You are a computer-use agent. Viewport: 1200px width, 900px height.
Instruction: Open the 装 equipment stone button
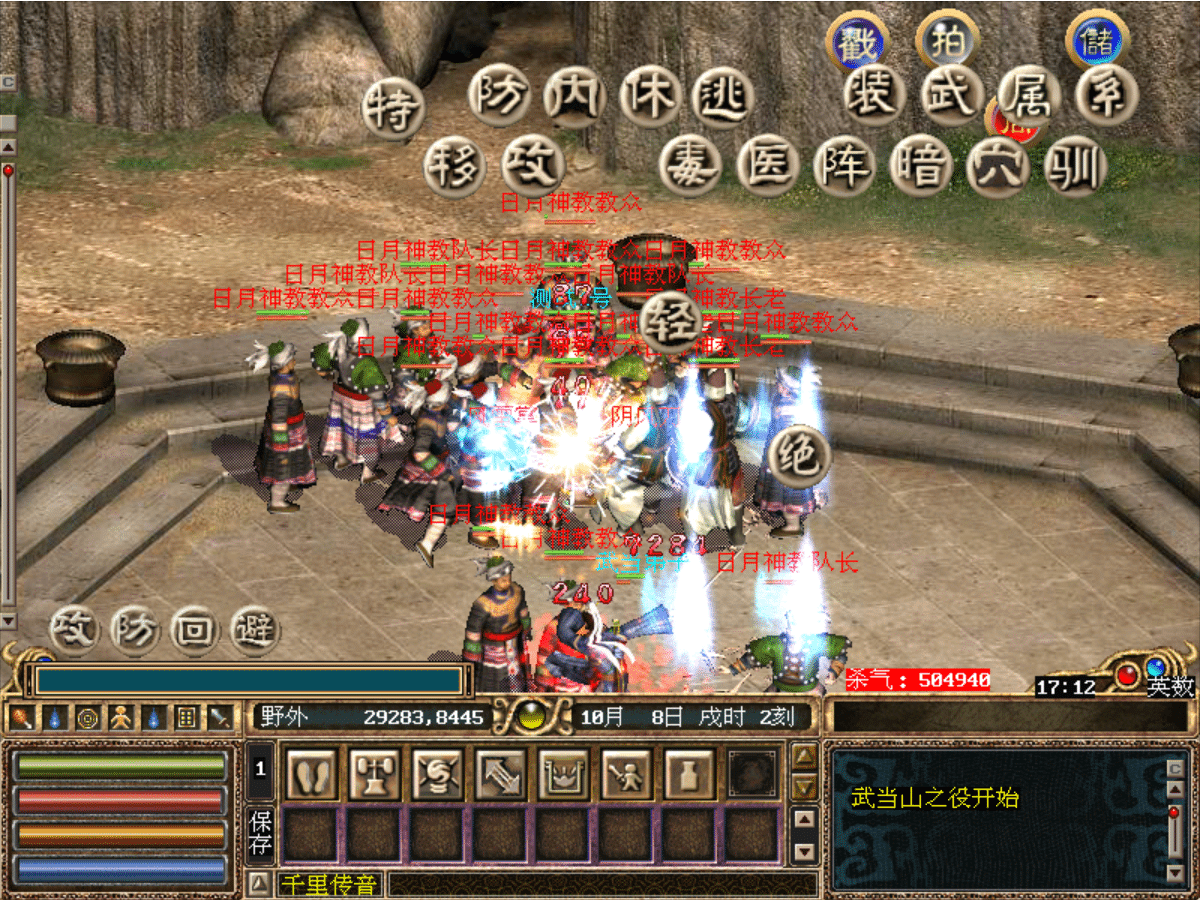point(876,95)
